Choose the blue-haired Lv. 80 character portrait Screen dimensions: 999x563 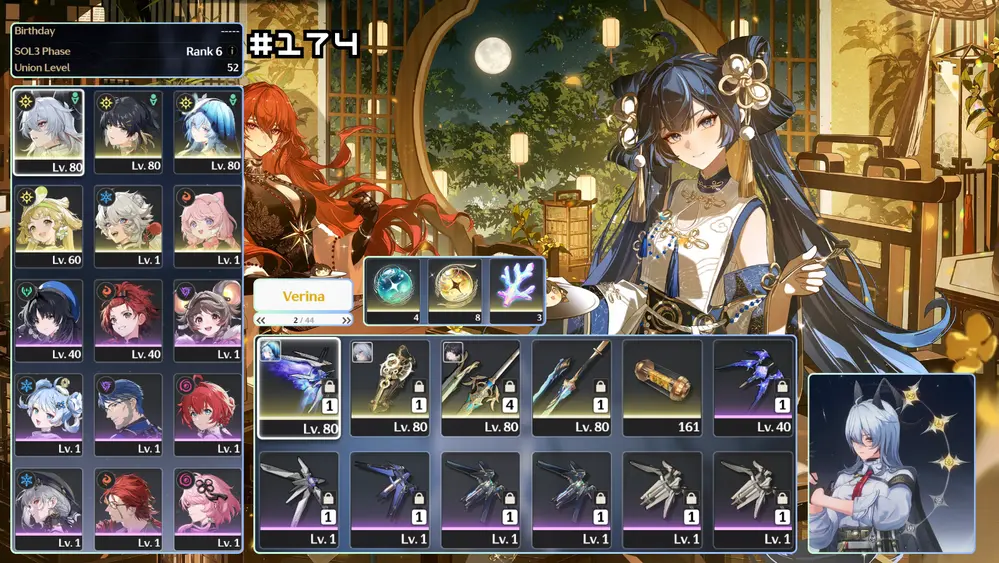tap(207, 131)
